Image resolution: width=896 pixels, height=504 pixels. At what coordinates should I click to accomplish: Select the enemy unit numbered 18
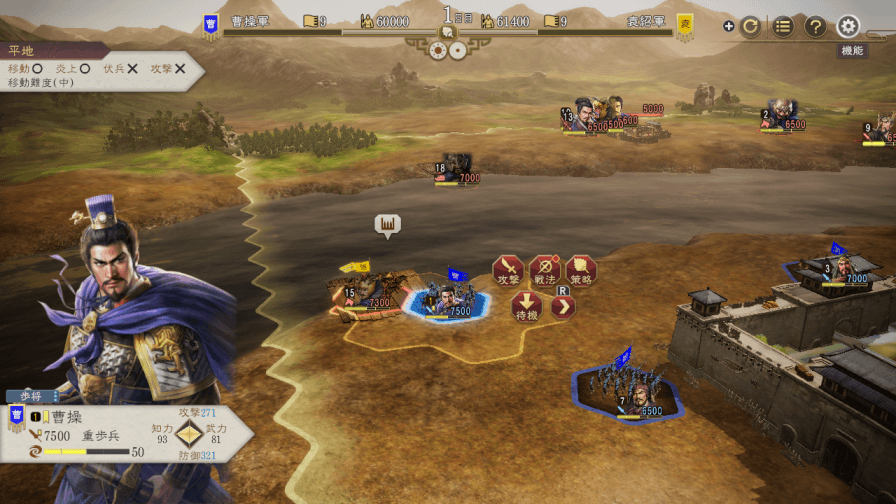click(456, 168)
